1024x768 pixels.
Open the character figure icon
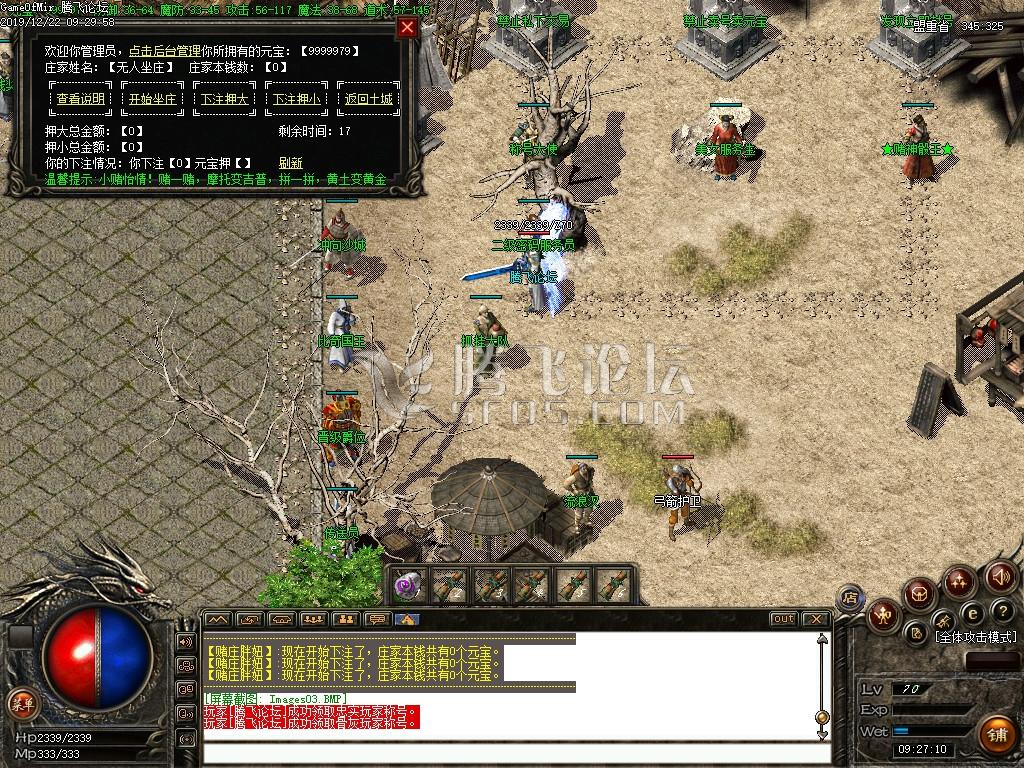click(x=883, y=614)
